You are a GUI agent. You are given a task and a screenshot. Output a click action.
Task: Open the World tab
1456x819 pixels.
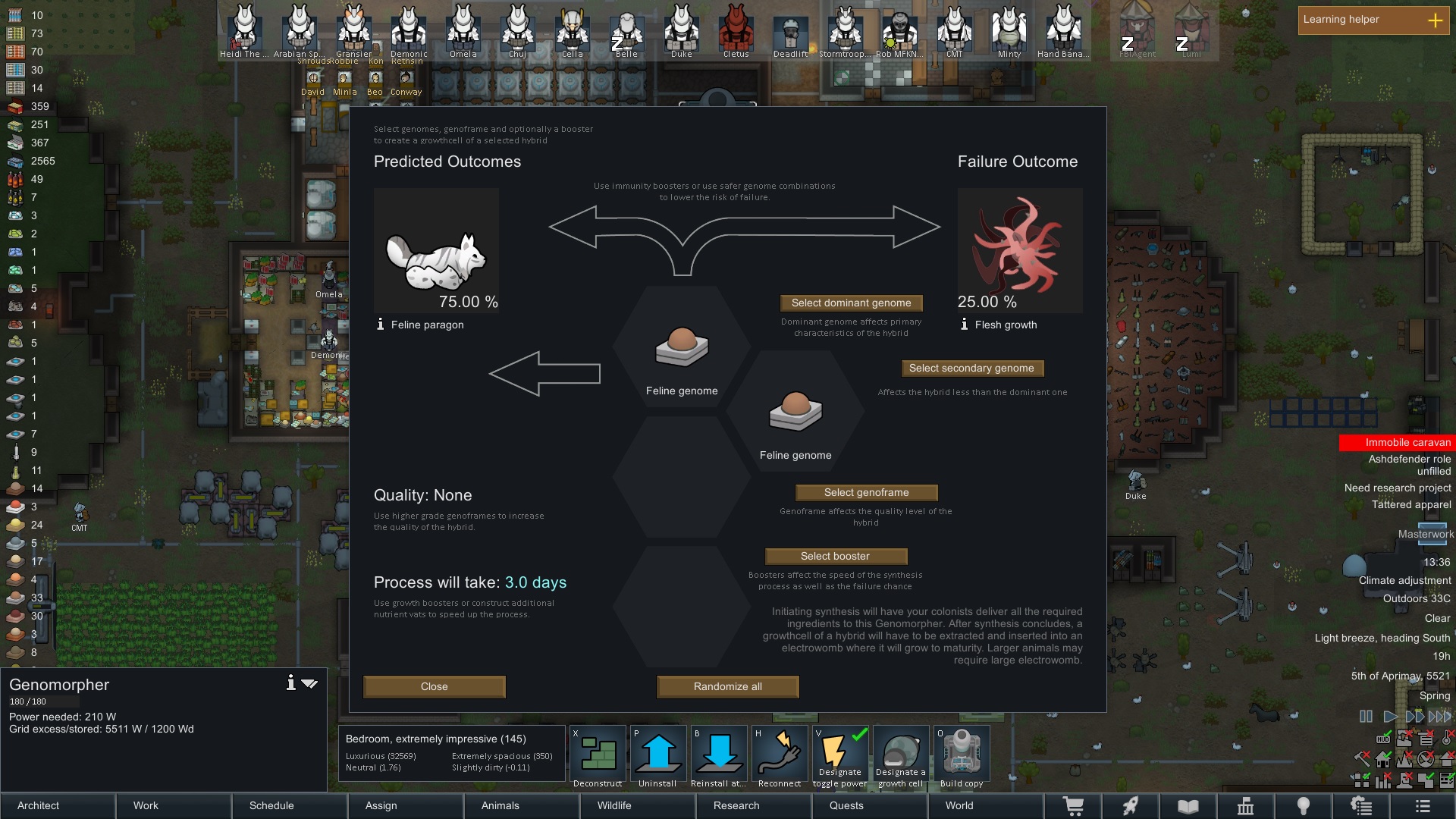(x=959, y=805)
